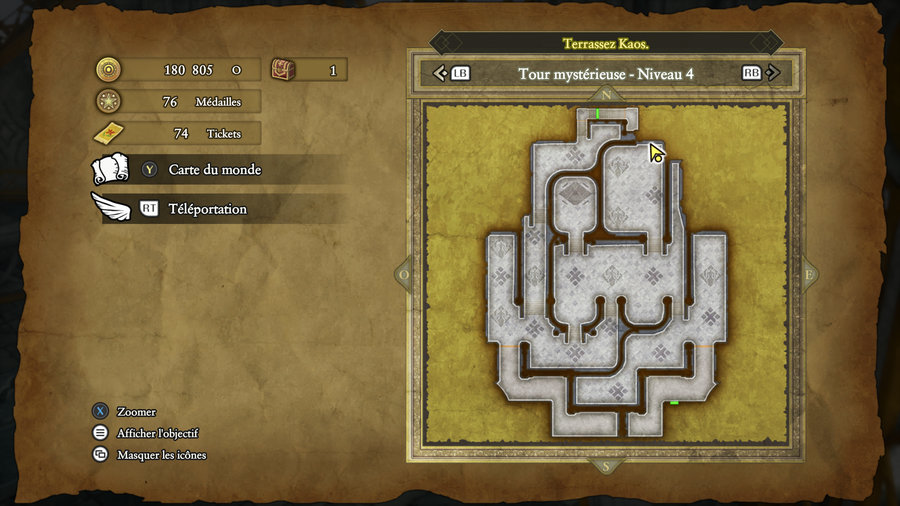Show the objective with Afficher l'objectif

tap(157, 433)
